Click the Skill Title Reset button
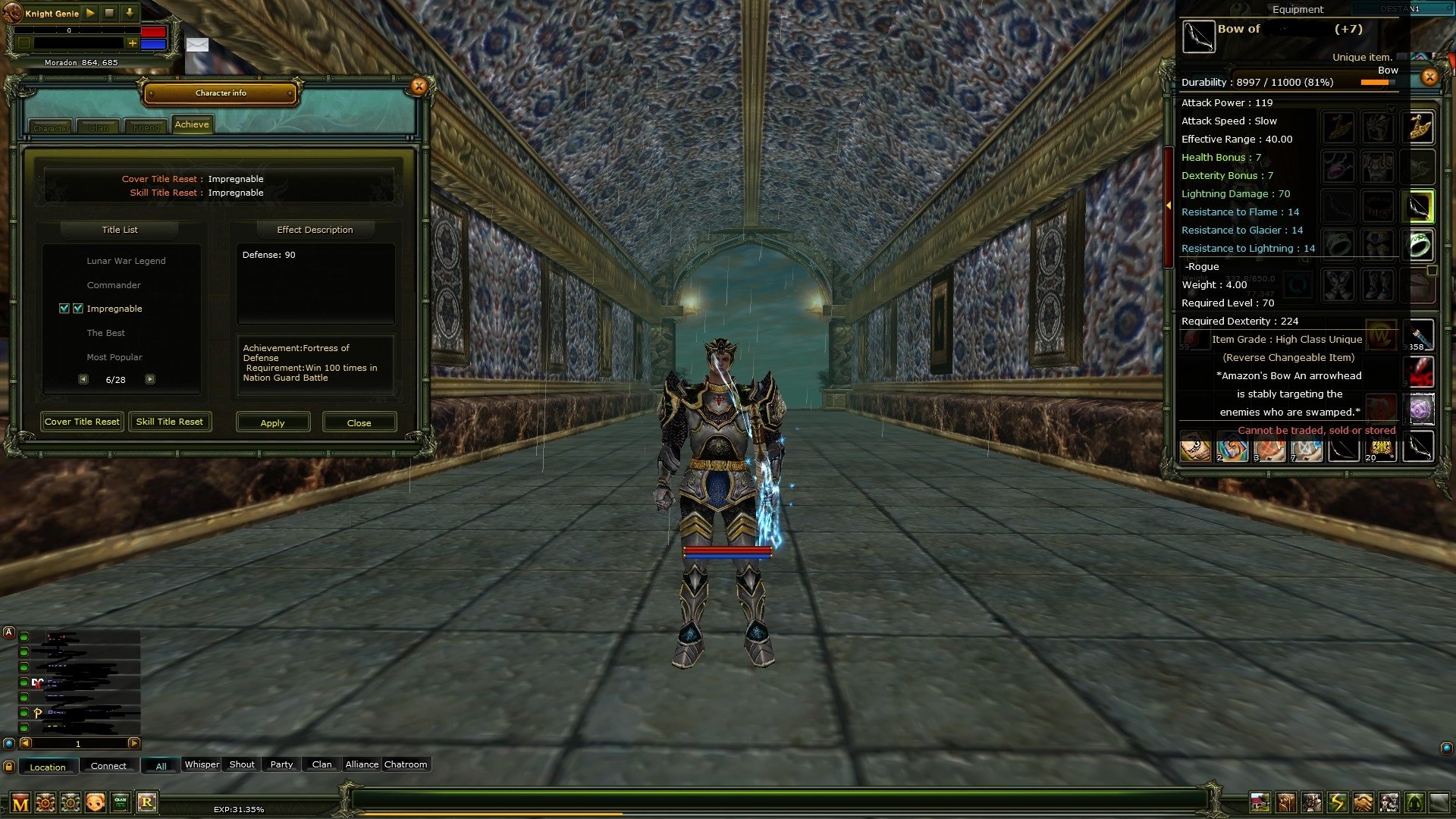The image size is (1456, 819). tap(170, 422)
